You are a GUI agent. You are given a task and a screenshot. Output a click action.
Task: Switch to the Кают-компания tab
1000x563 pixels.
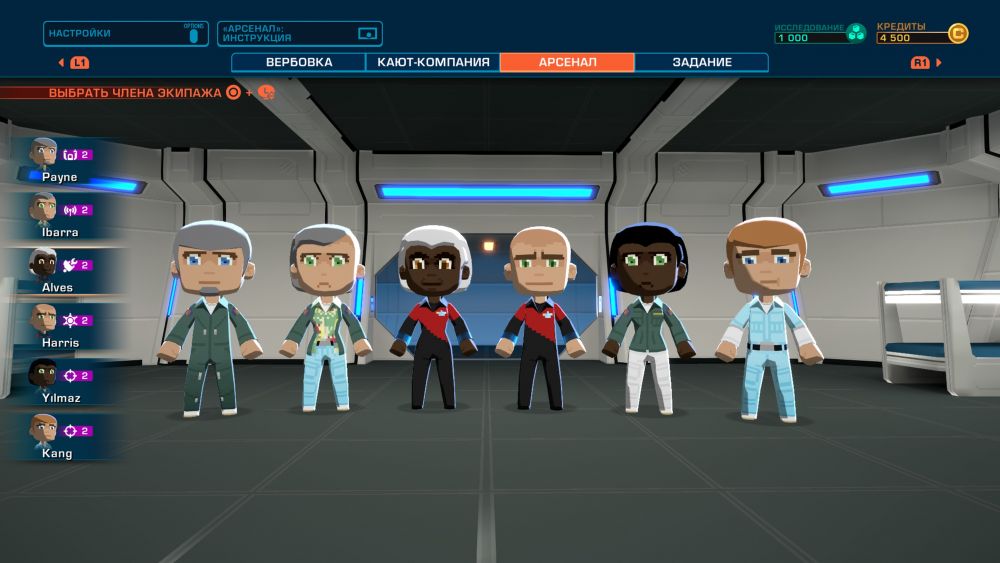point(433,62)
